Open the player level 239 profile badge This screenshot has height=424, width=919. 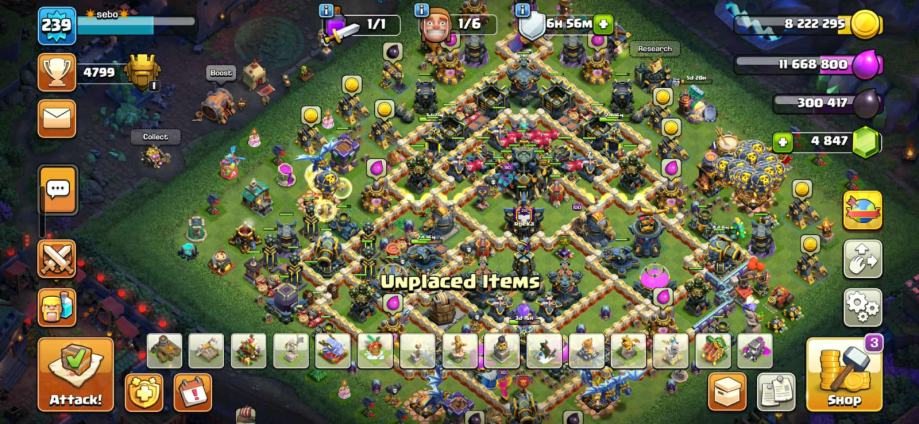tap(56, 25)
